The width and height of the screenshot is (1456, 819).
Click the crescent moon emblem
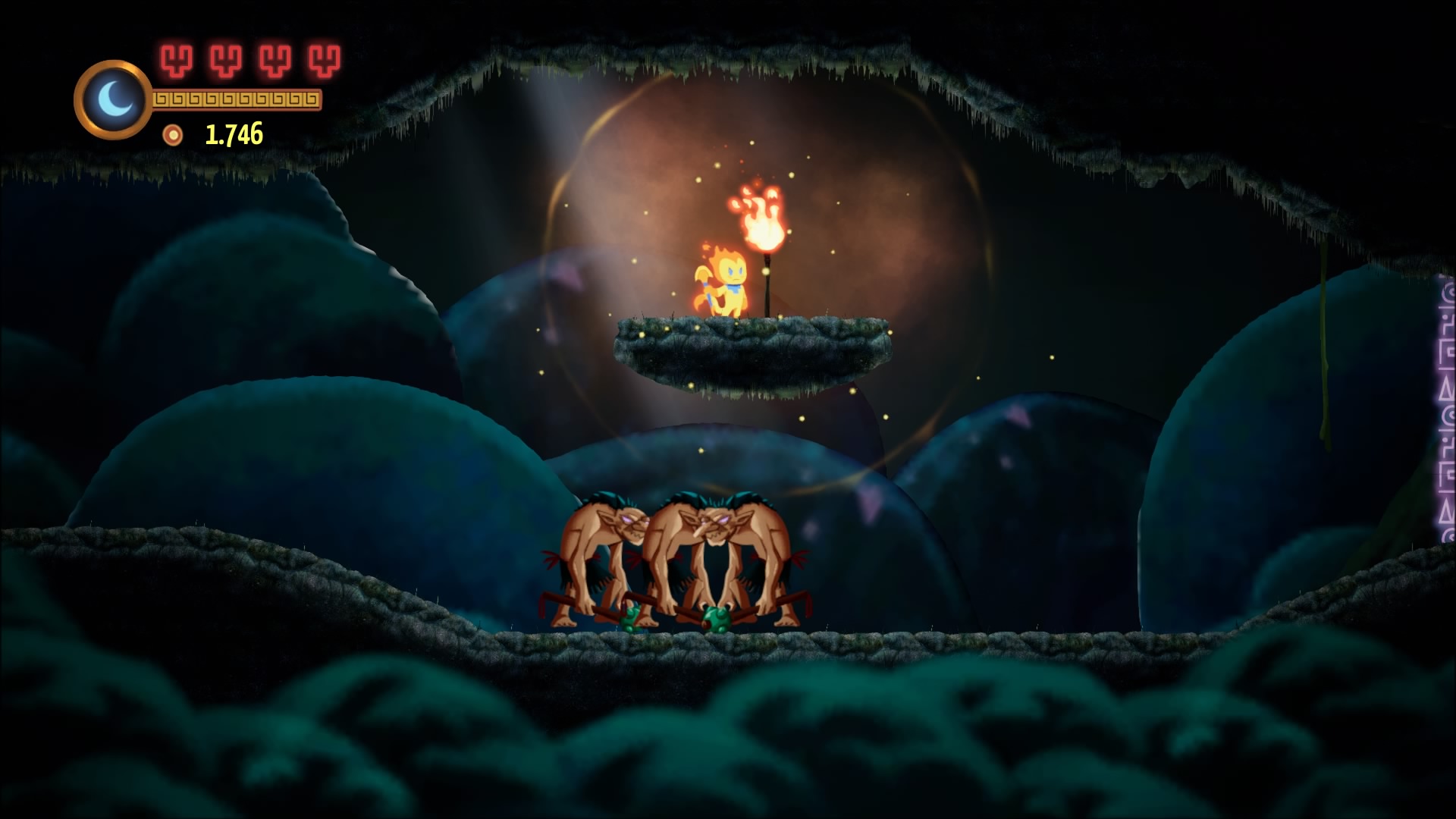[113, 99]
